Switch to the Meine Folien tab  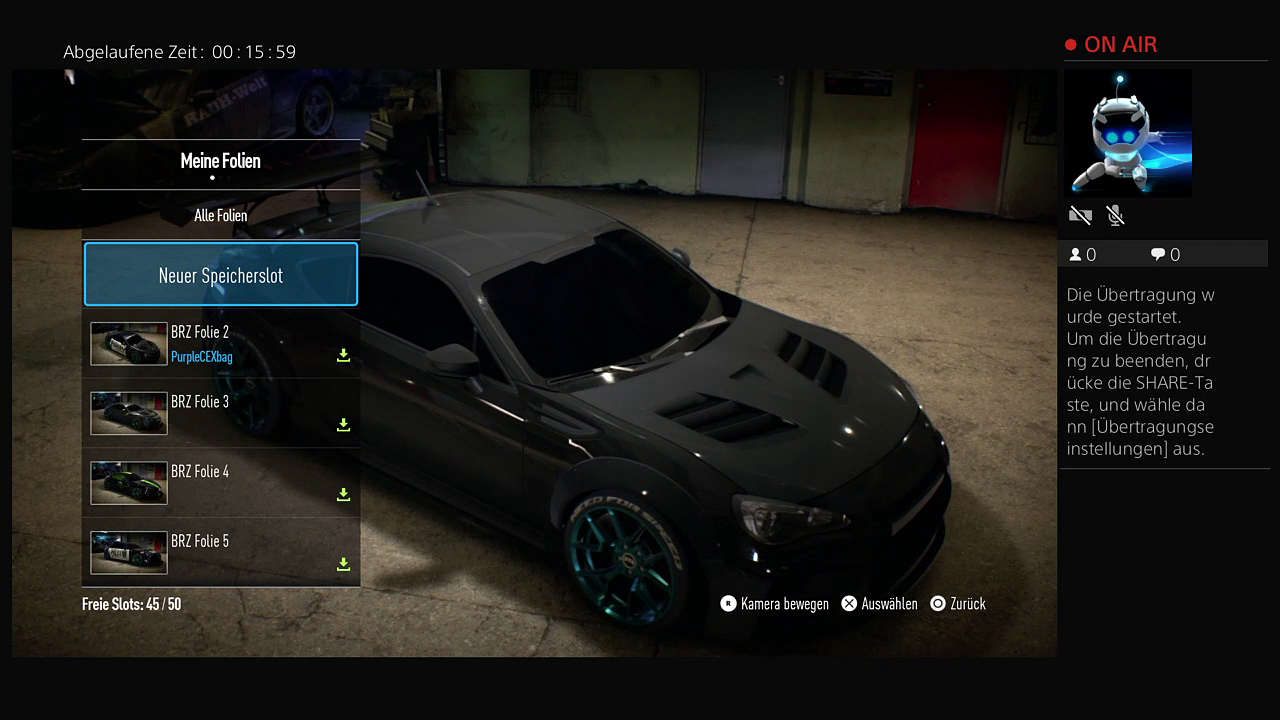[220, 161]
